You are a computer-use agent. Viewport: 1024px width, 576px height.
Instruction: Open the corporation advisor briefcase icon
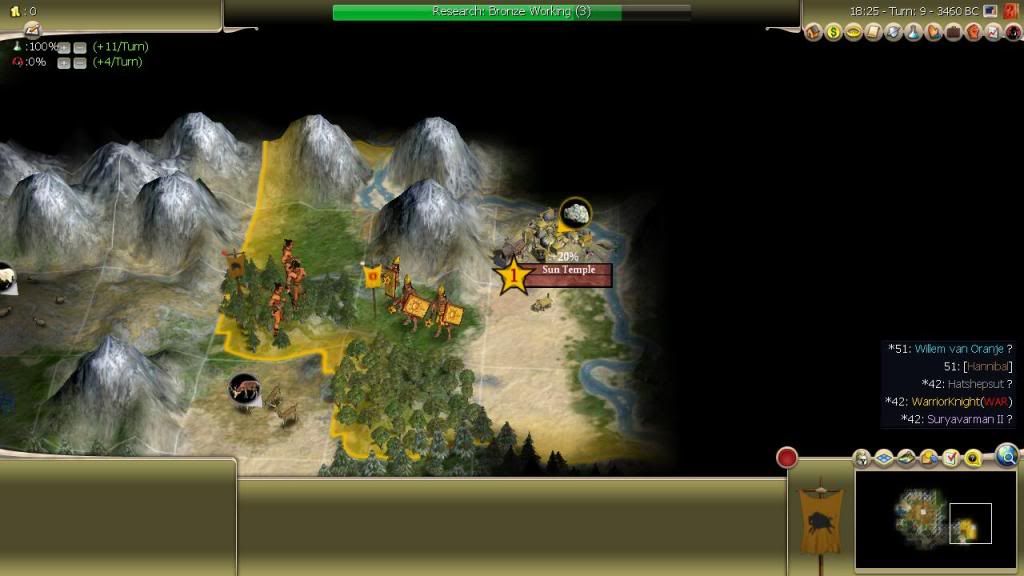click(x=953, y=33)
